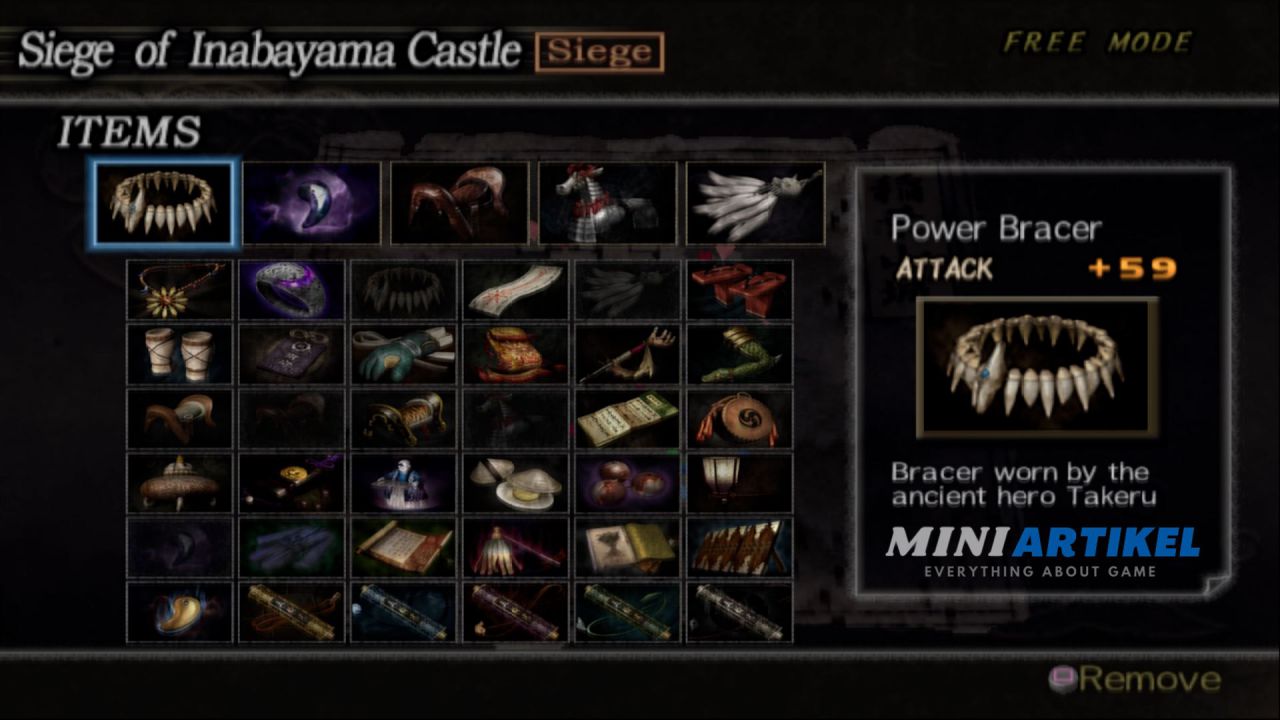
Task: Select the fortune teller figurine item
Action: [x=402, y=482]
